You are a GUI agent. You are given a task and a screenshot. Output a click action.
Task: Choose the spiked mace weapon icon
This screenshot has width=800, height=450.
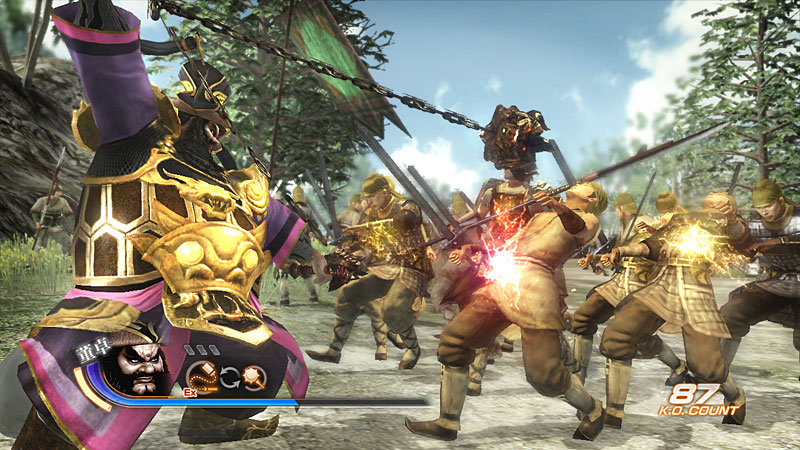point(255,377)
